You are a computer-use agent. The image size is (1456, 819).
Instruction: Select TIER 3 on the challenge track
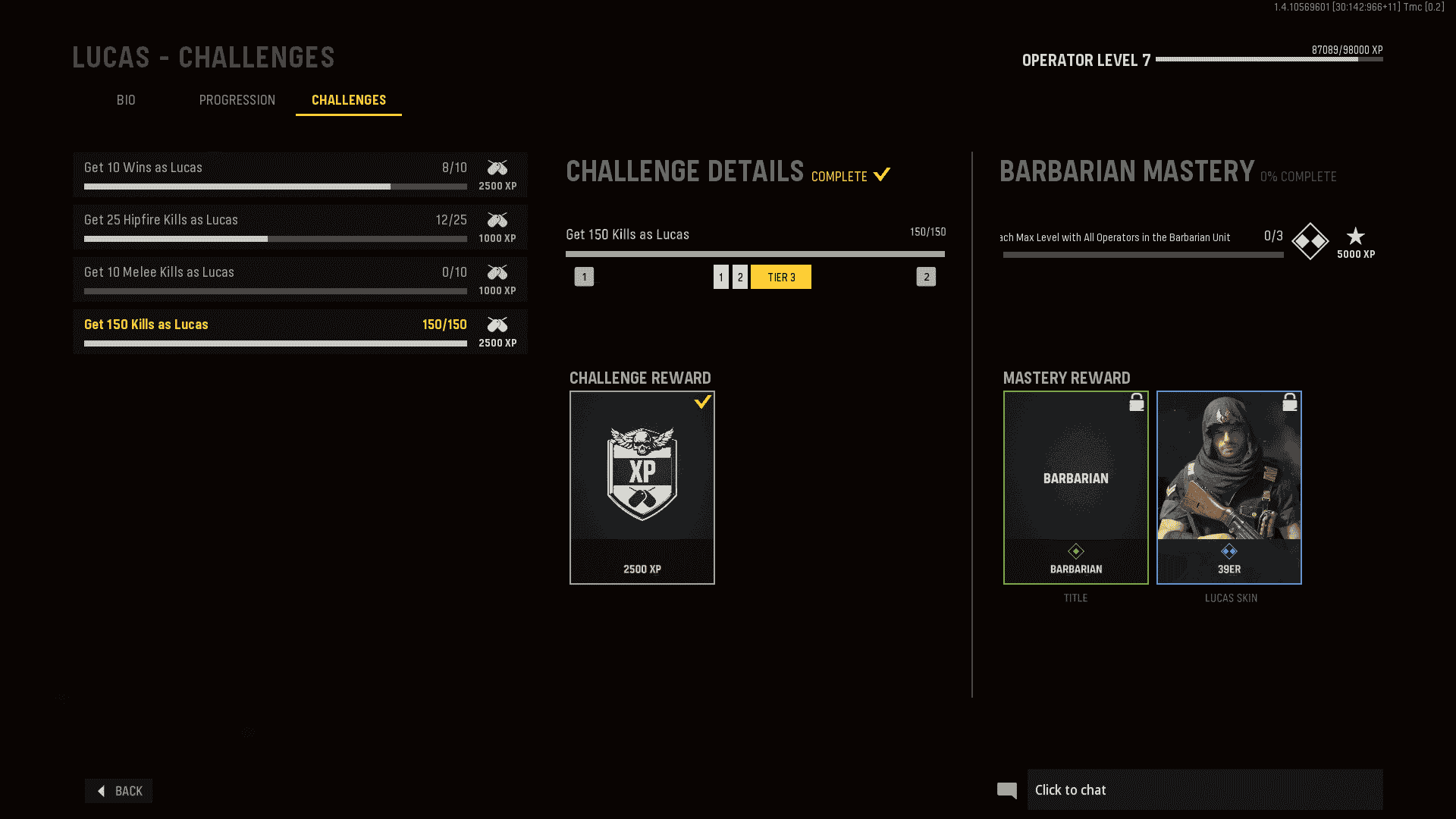tap(781, 277)
